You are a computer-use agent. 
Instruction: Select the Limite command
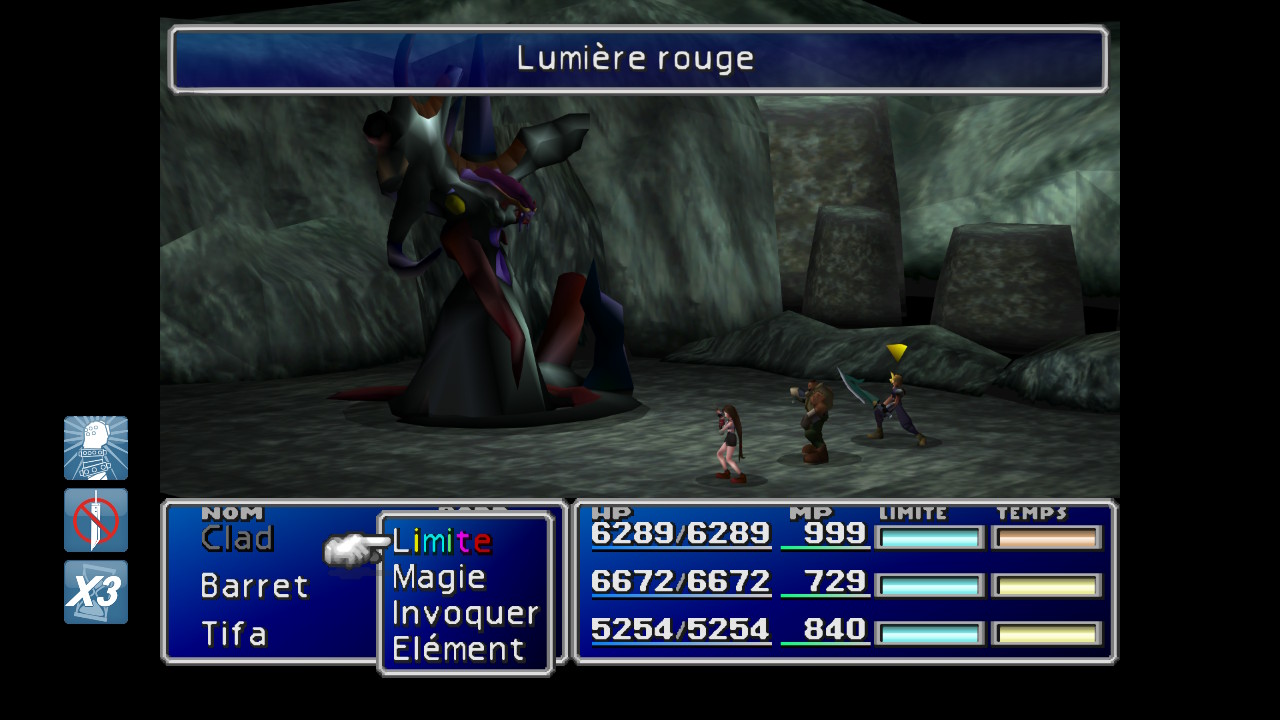tap(441, 541)
